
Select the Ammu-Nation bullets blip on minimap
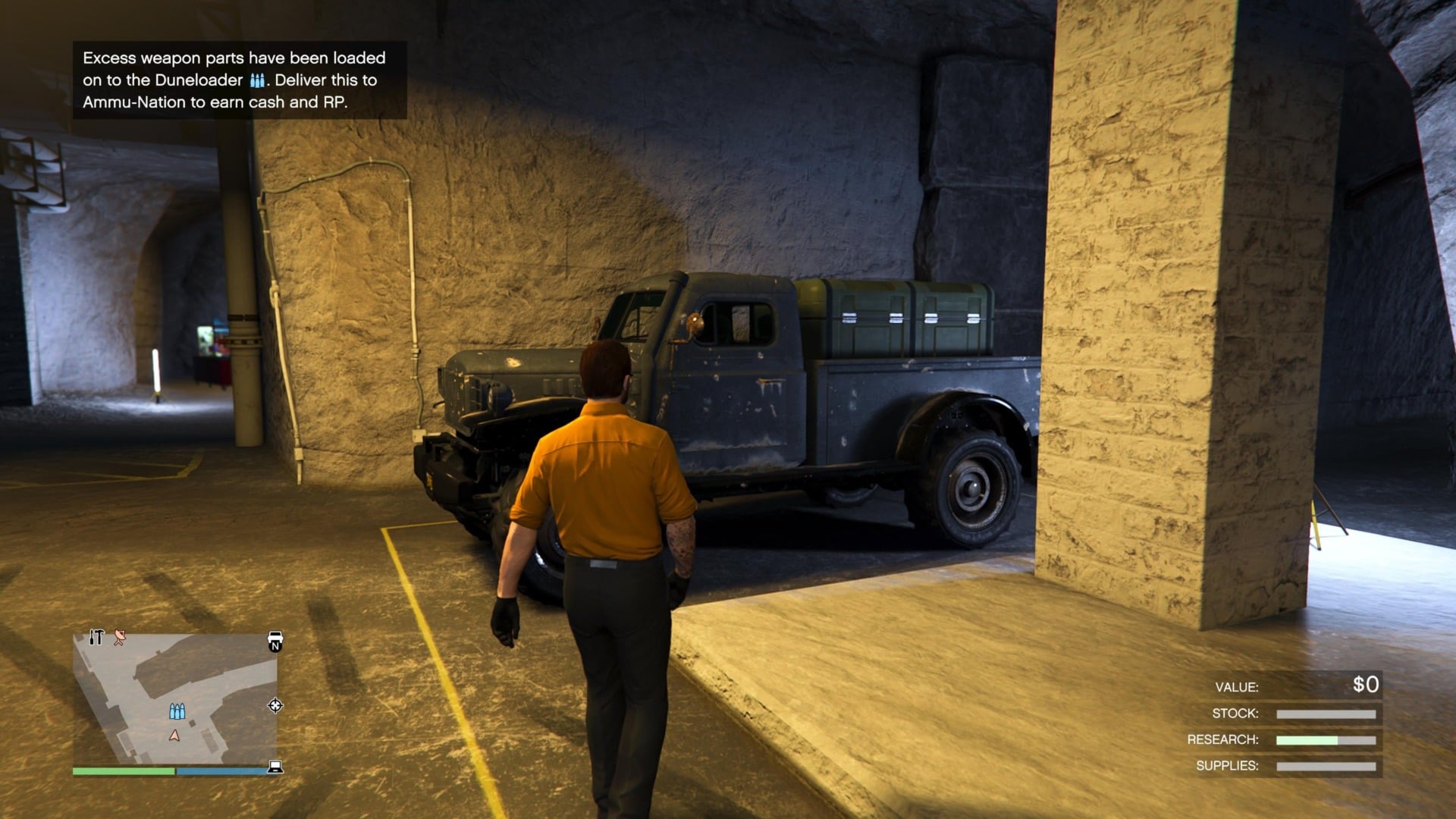[x=177, y=711]
